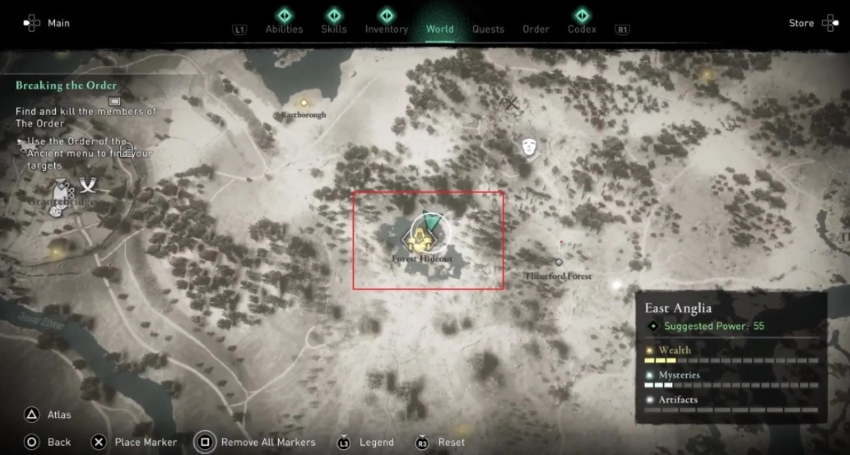This screenshot has height=455, width=850.
Task: Open the Skills tab
Action: pos(334,29)
